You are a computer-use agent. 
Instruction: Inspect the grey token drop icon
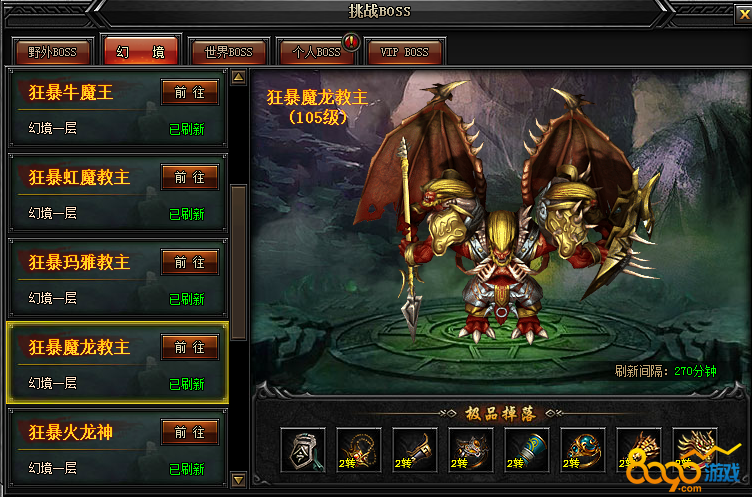pyautogui.click(x=302, y=450)
